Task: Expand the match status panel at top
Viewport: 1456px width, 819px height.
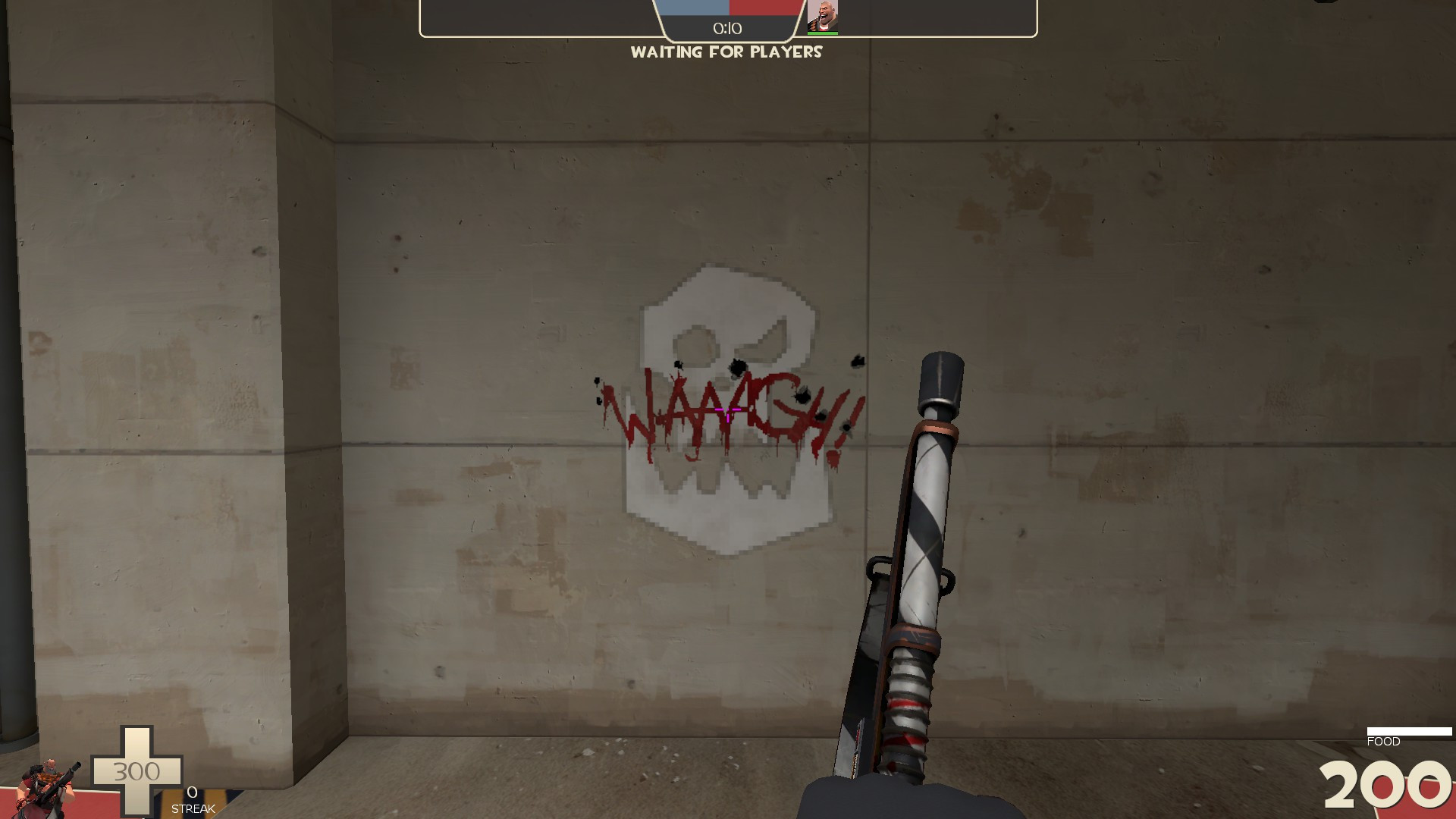Action: (x=728, y=19)
